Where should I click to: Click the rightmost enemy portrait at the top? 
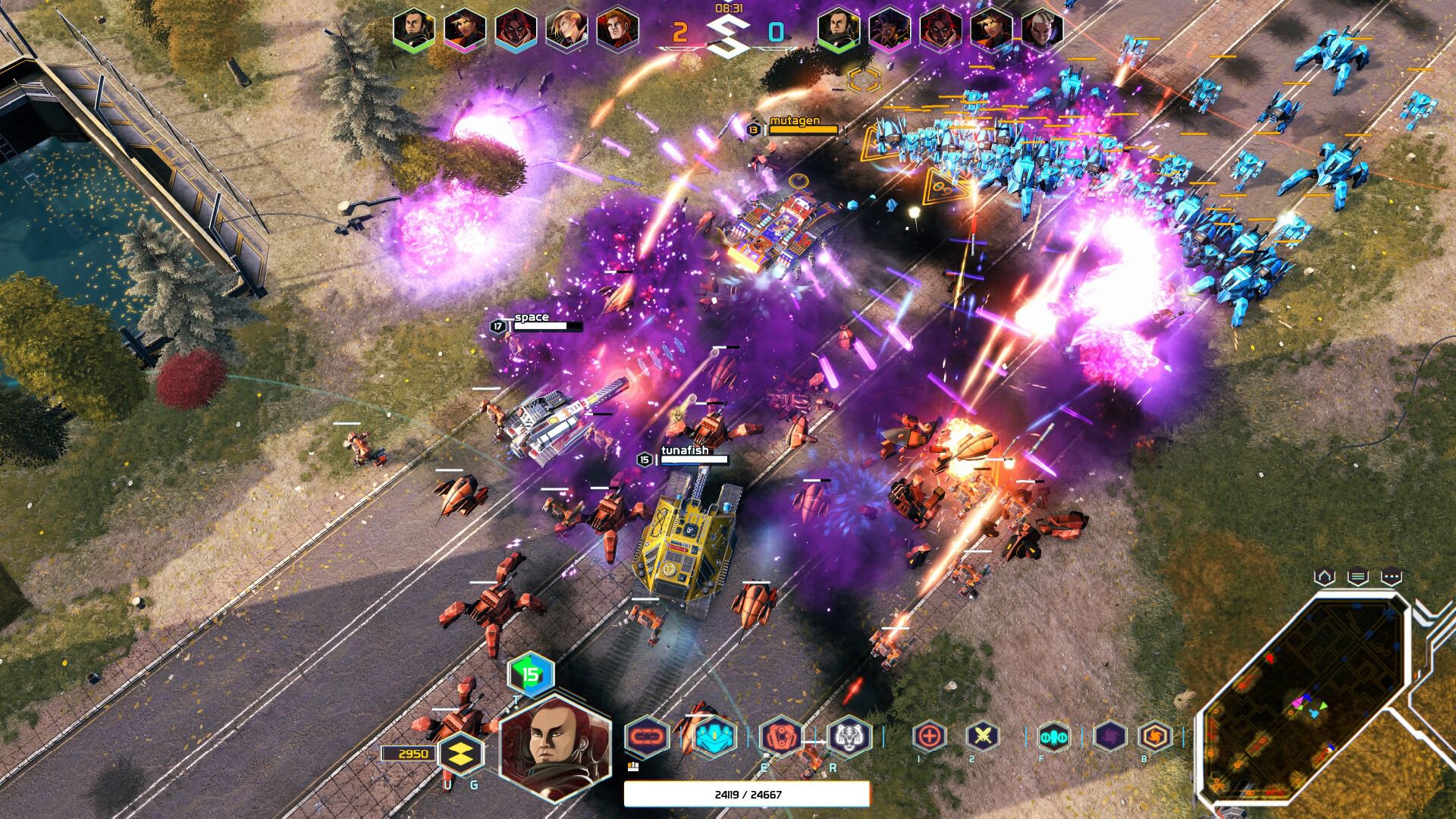1044,30
